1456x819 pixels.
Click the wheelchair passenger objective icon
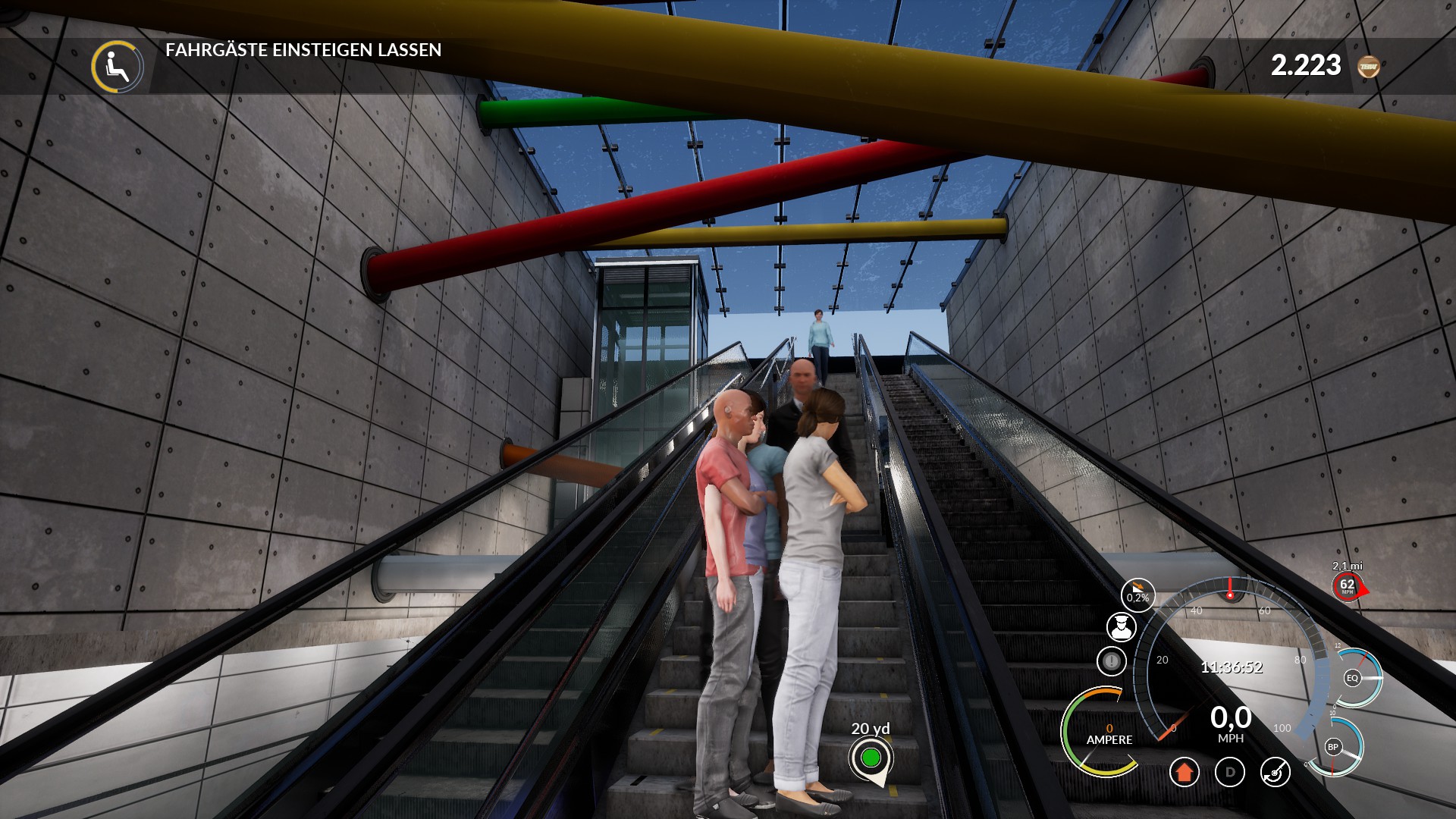pyautogui.click(x=118, y=67)
